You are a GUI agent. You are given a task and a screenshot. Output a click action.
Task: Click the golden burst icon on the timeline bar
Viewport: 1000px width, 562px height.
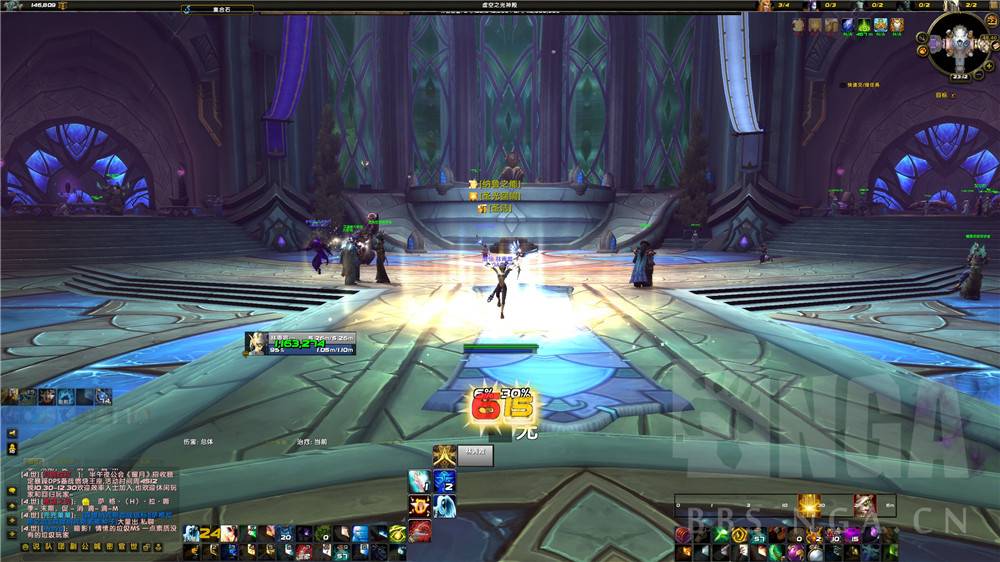pos(810,505)
